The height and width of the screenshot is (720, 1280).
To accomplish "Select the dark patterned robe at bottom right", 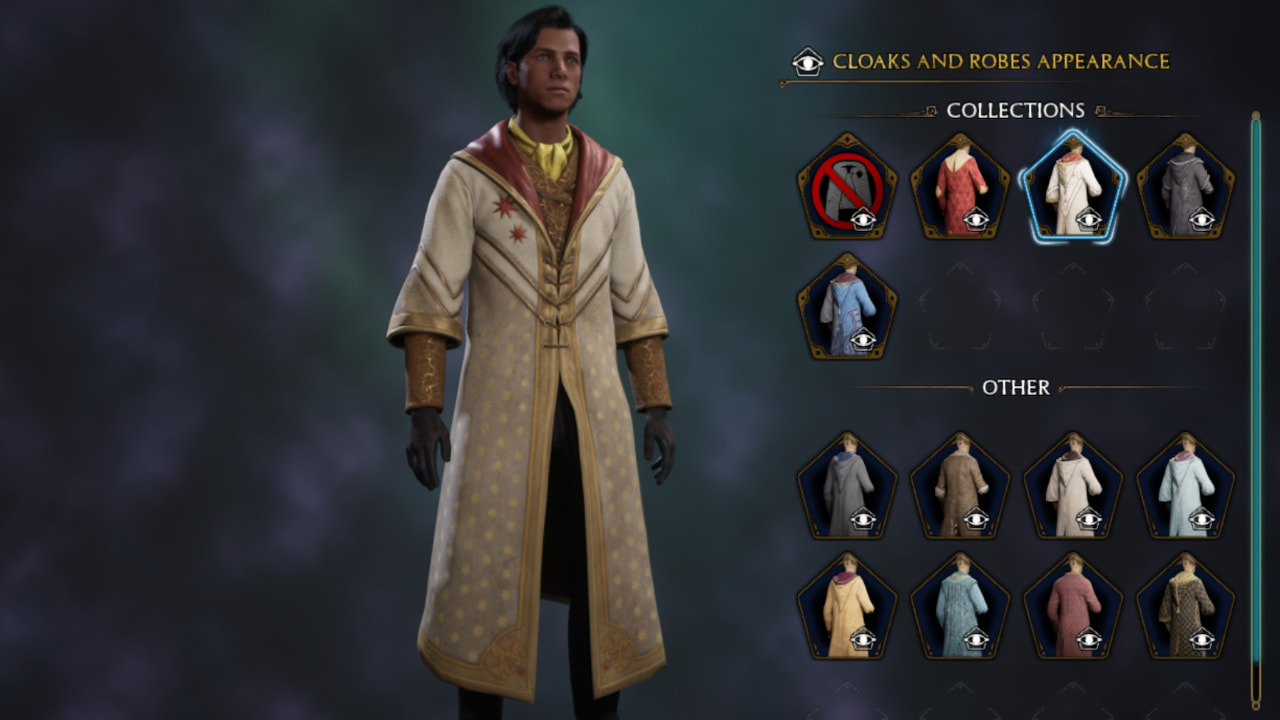I will coord(1188,605).
